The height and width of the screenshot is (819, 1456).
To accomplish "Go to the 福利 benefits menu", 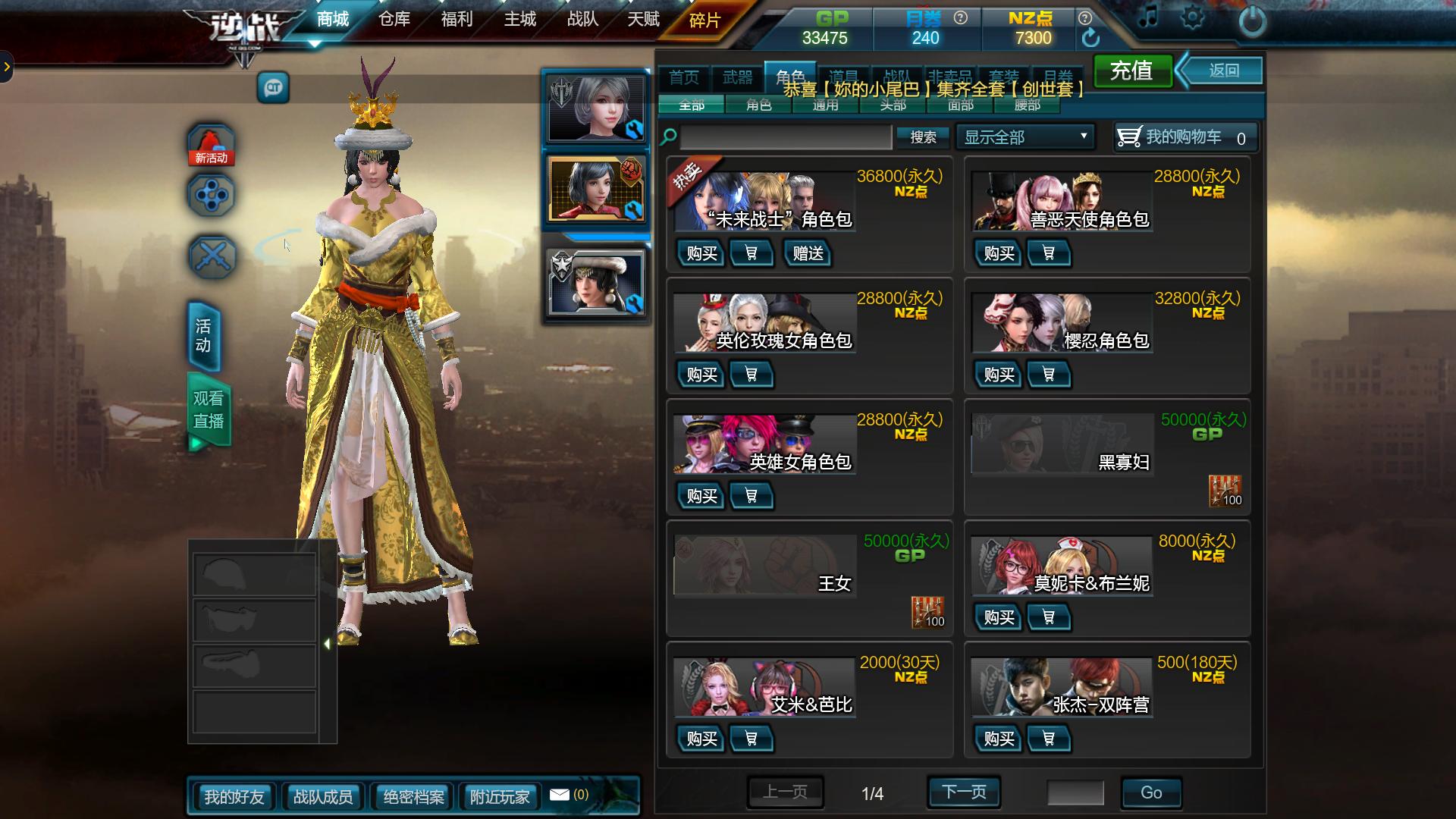I will (x=457, y=19).
